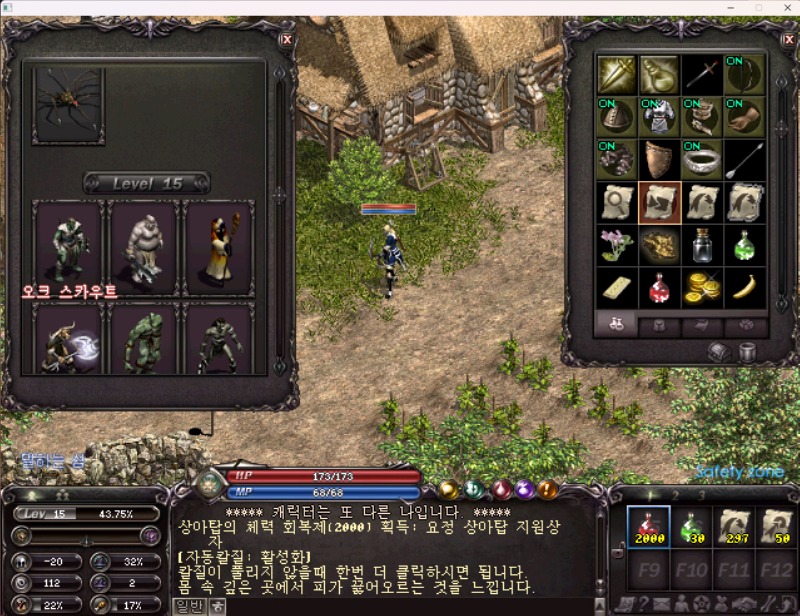Screen dimensions: 800x616
Task: Use the red potion hotkey with 2000 count
Action: [648, 527]
